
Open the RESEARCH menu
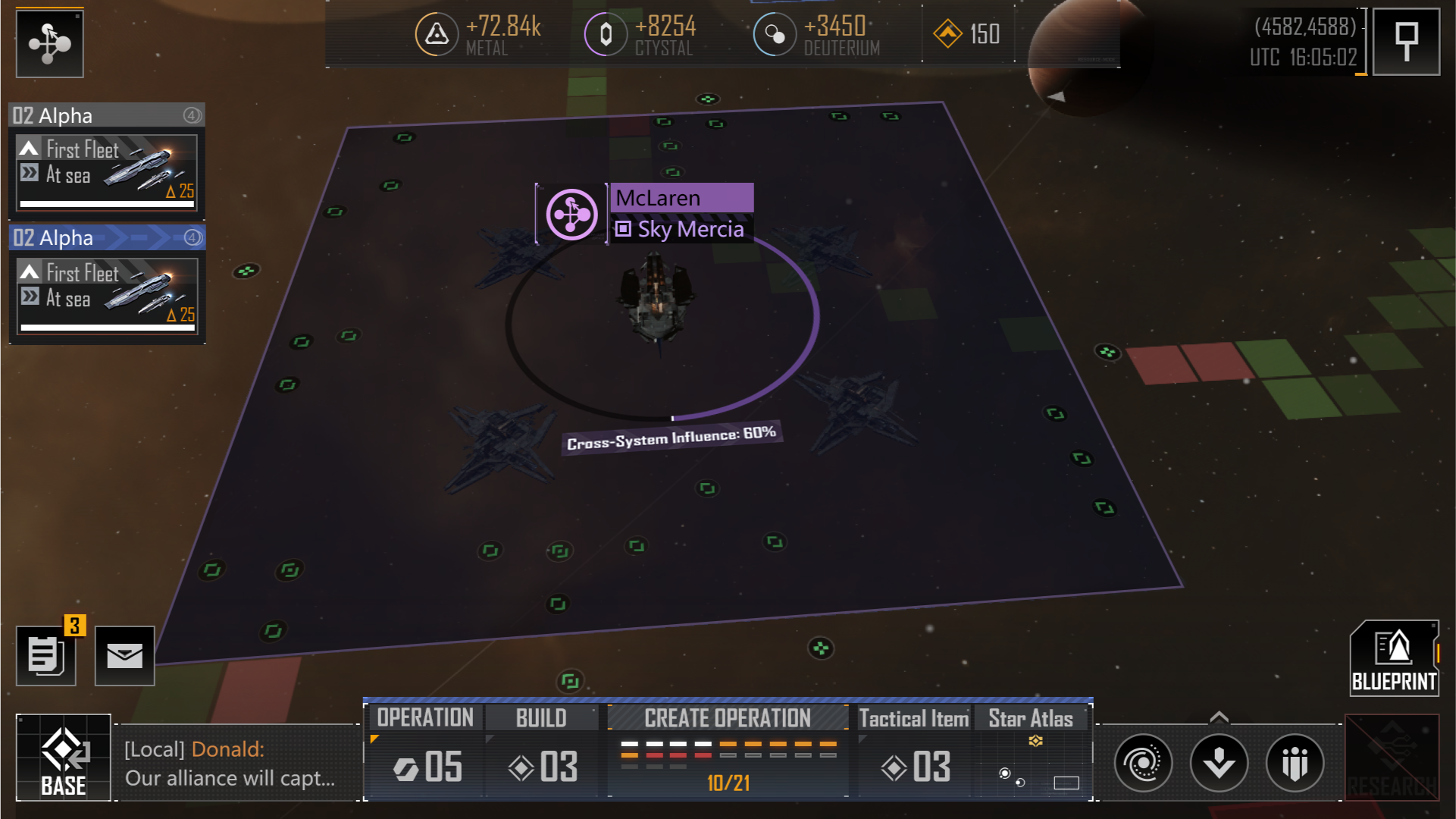tap(1392, 758)
